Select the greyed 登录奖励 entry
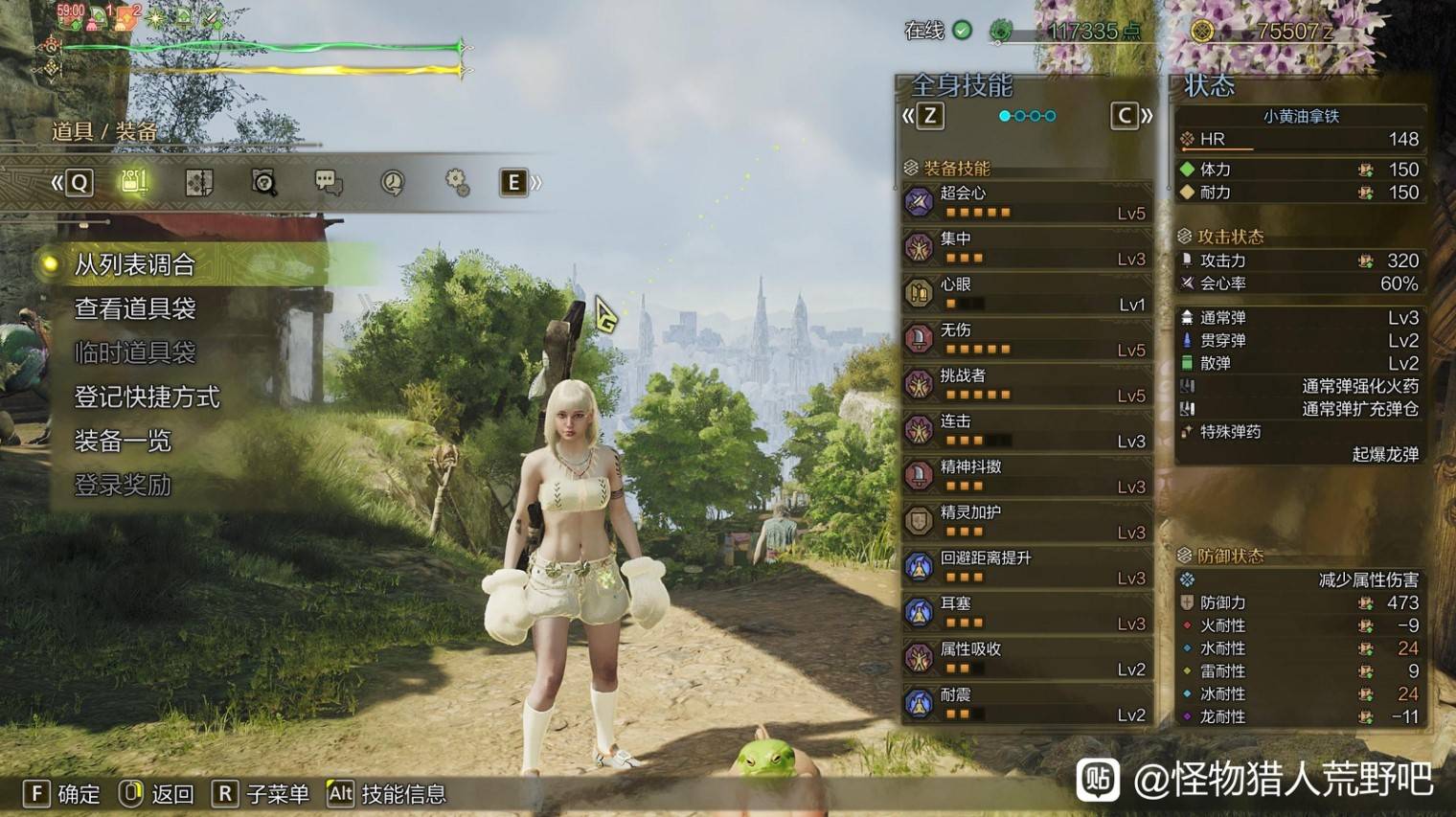1456x817 pixels. coord(123,485)
